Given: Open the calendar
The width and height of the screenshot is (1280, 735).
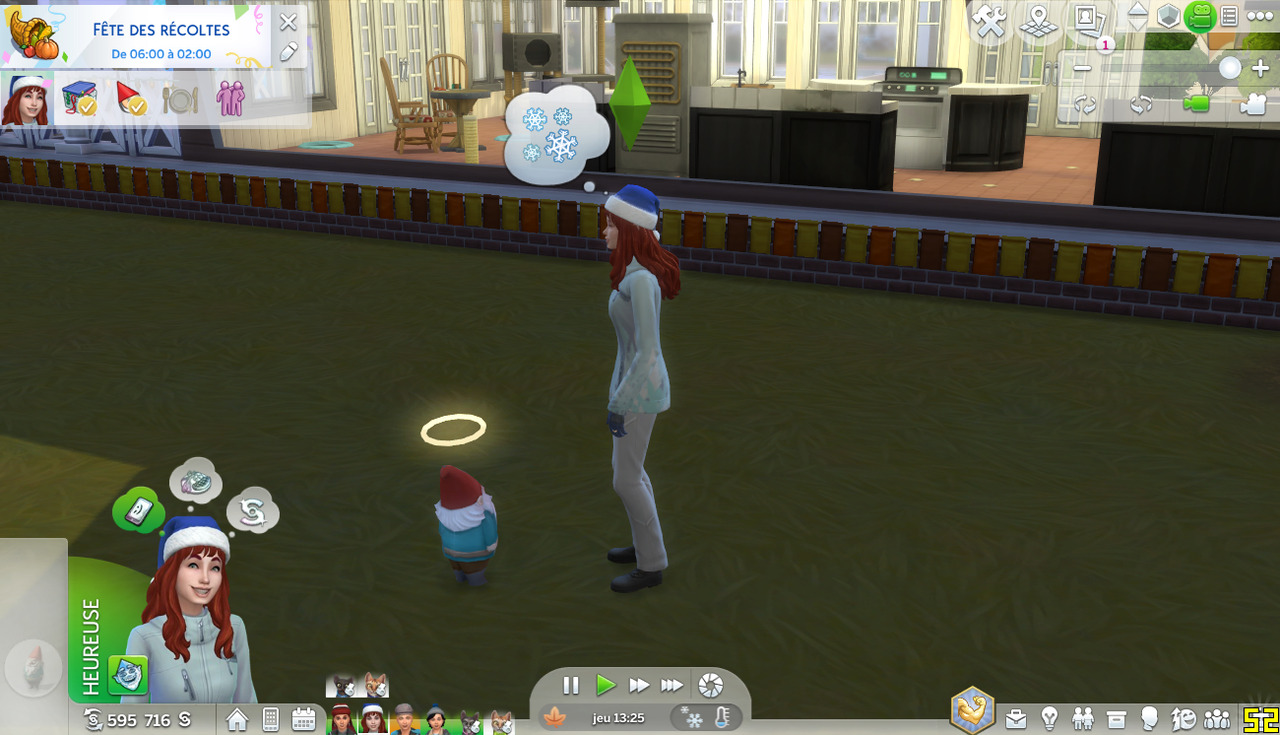Looking at the screenshot, I should (304, 719).
